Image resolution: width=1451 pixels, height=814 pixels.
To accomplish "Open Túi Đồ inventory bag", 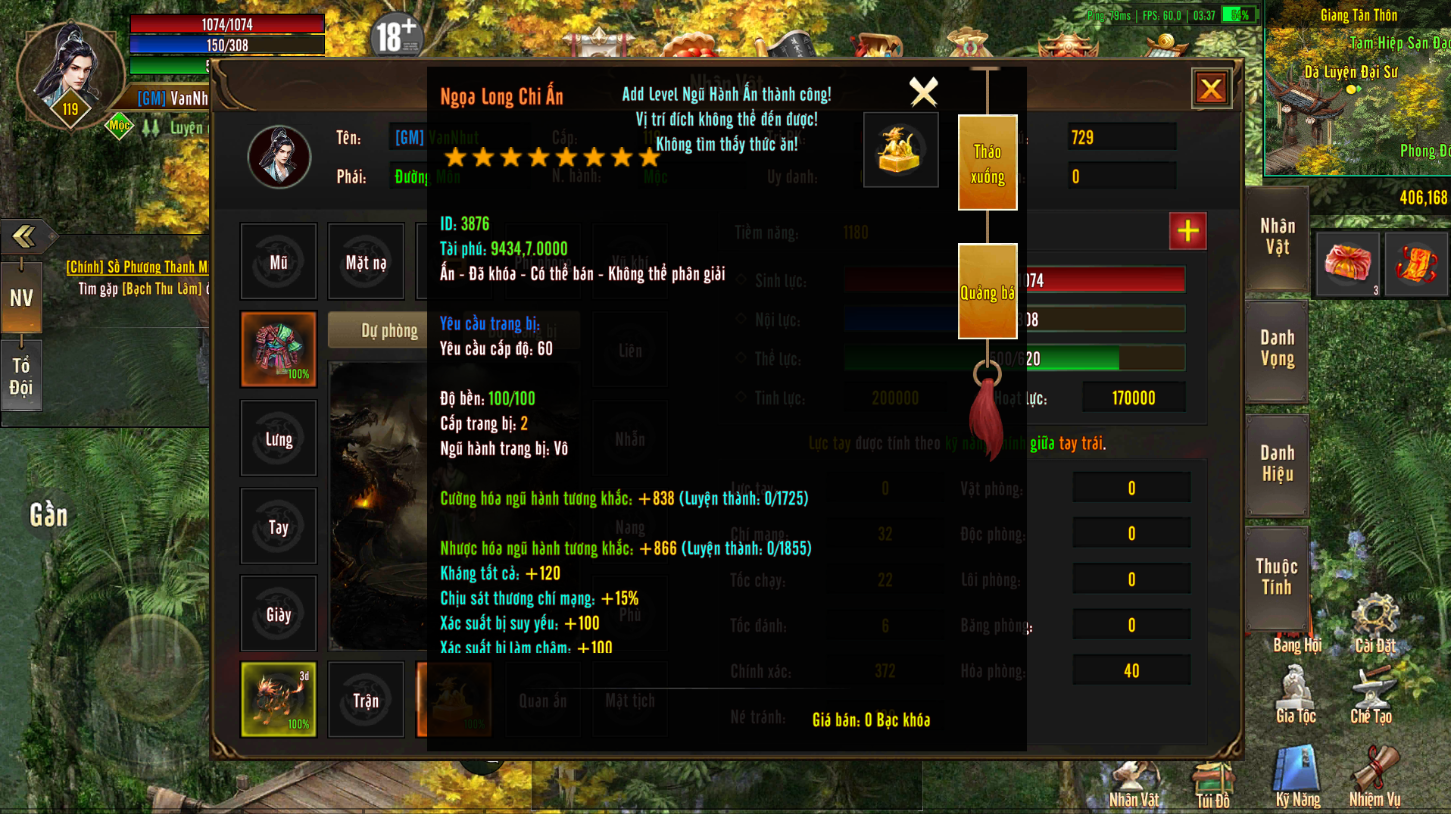I will tap(1212, 782).
